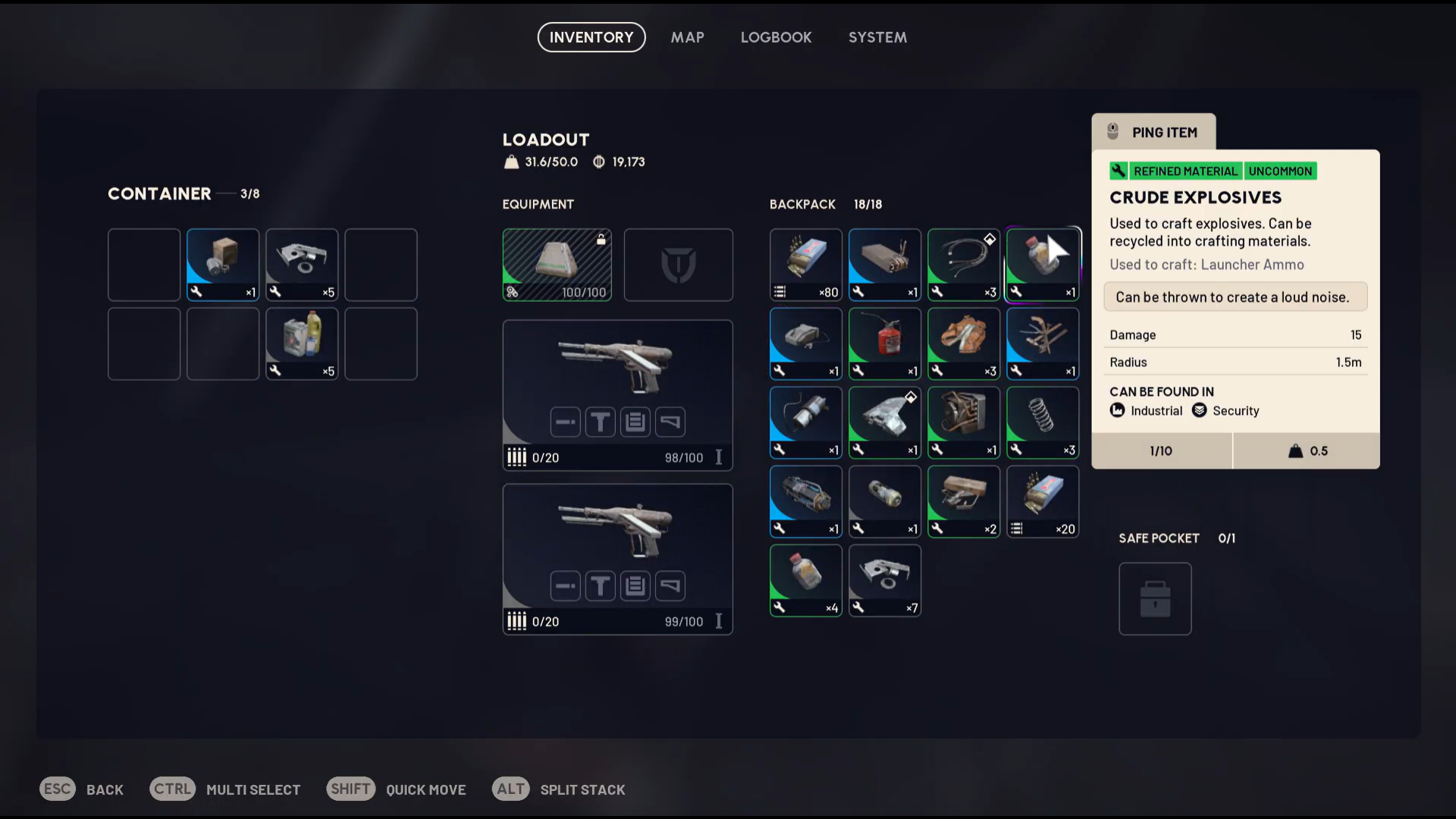Expand the Crude Explosives item details panel

(x=1197, y=197)
